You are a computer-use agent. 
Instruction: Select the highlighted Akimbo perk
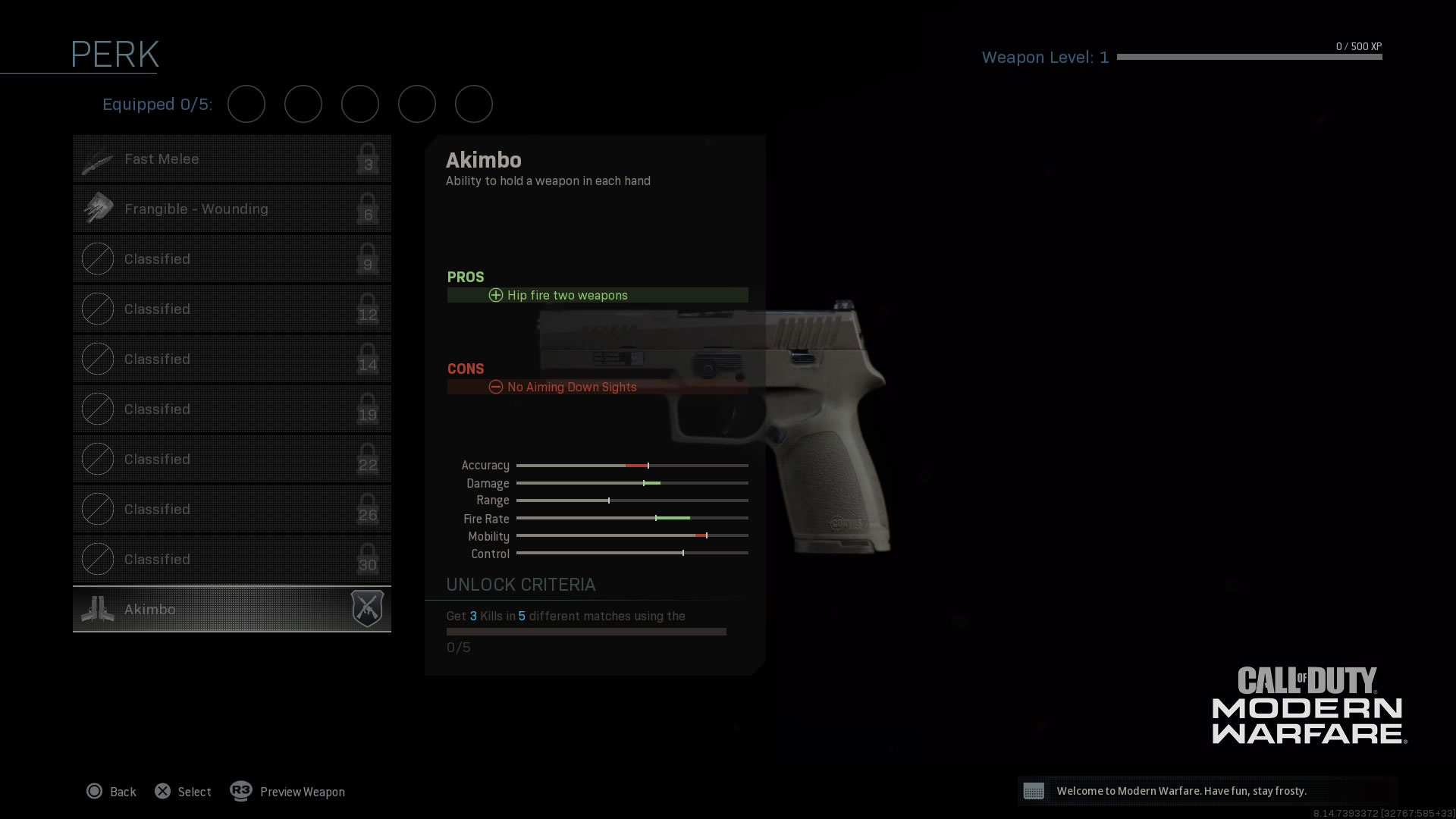[231, 609]
